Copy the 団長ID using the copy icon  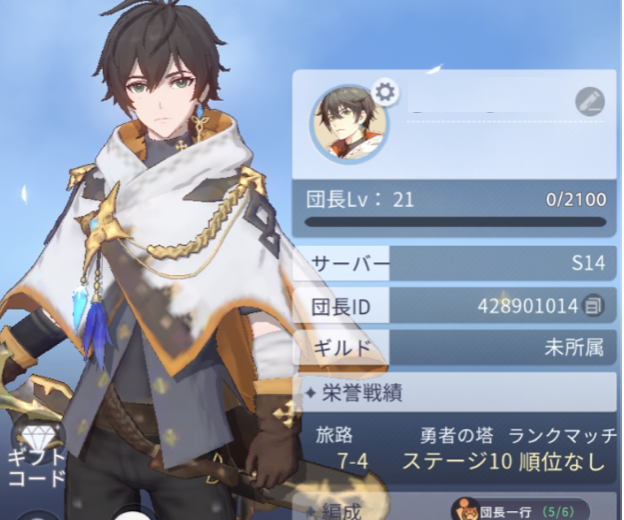pyautogui.click(x=594, y=305)
